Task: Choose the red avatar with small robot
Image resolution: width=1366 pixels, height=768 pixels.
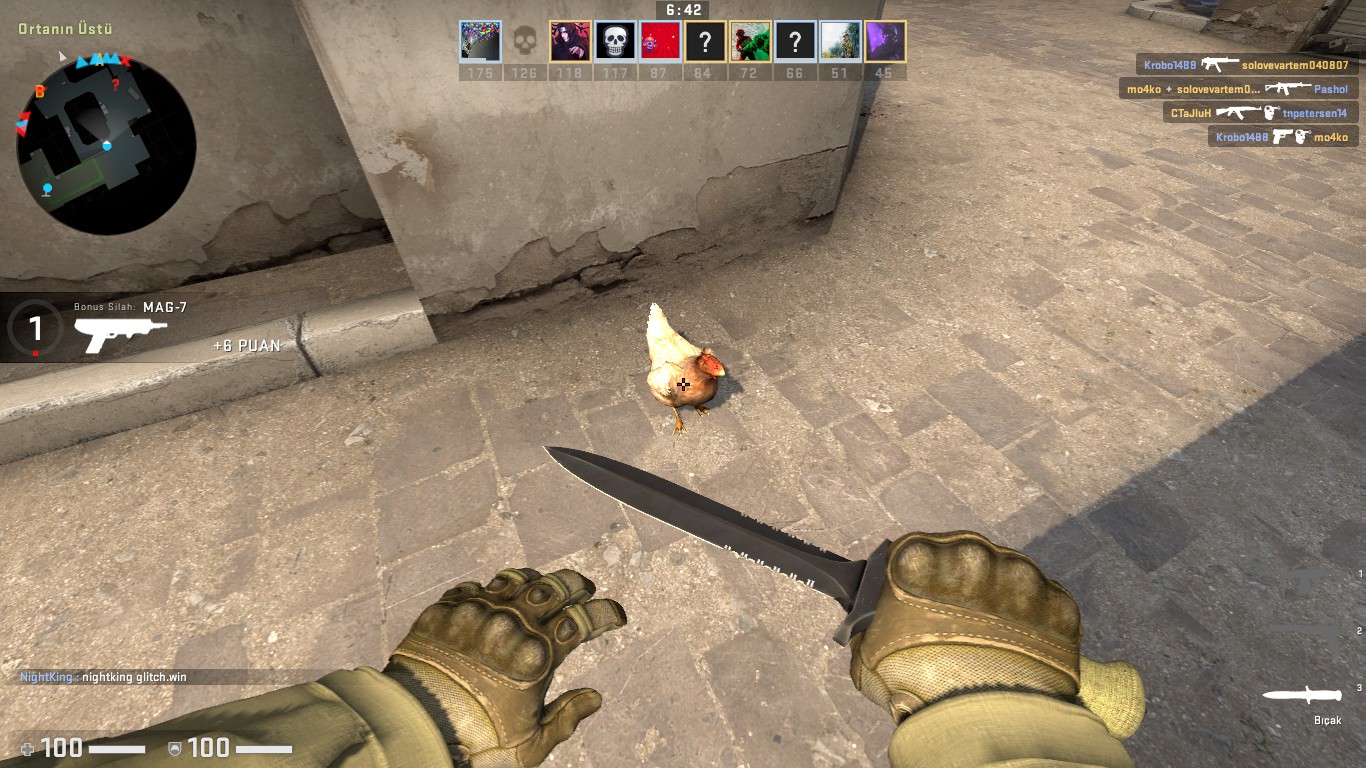Action: [660, 42]
